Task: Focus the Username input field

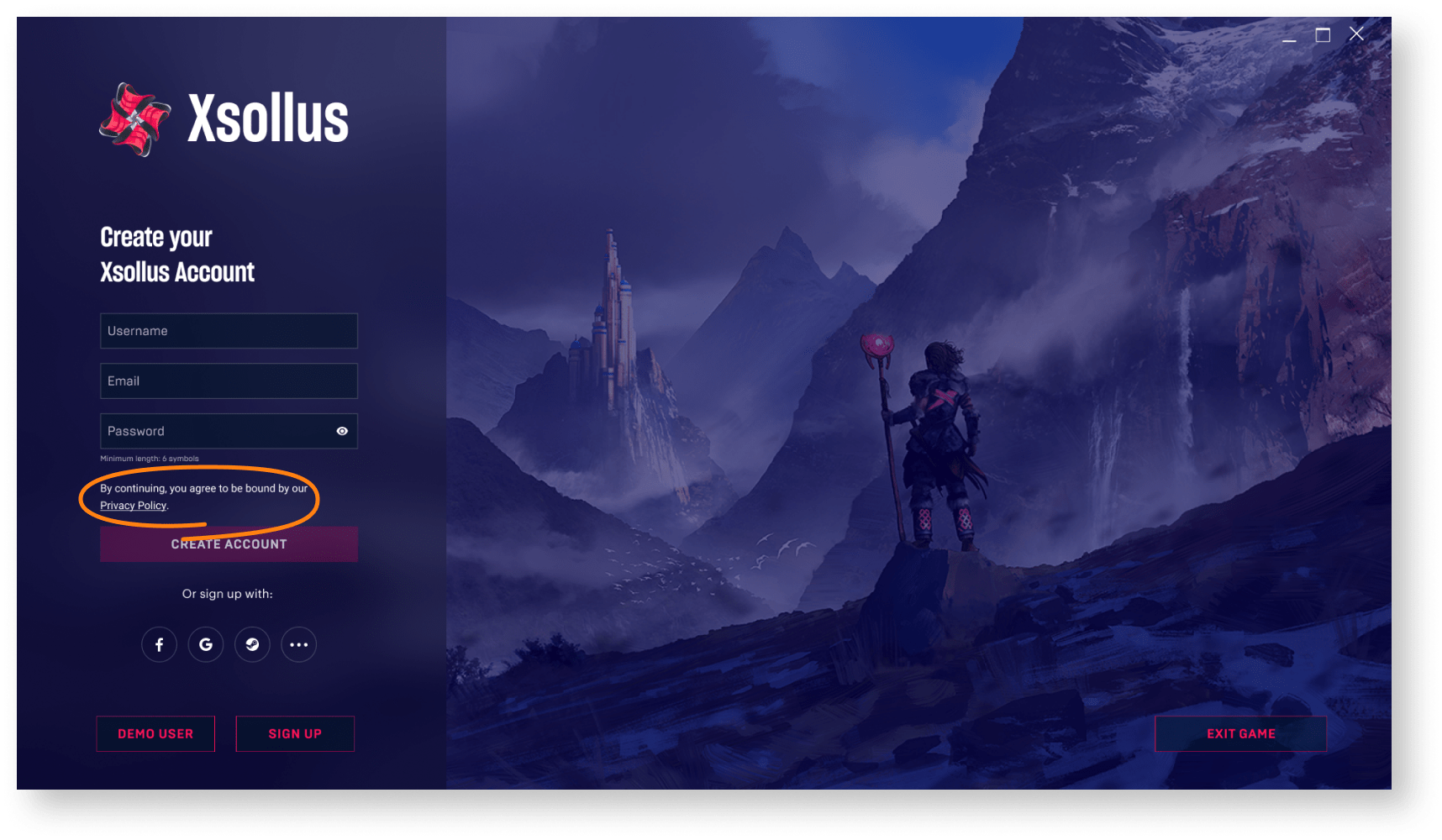Action: (x=229, y=331)
